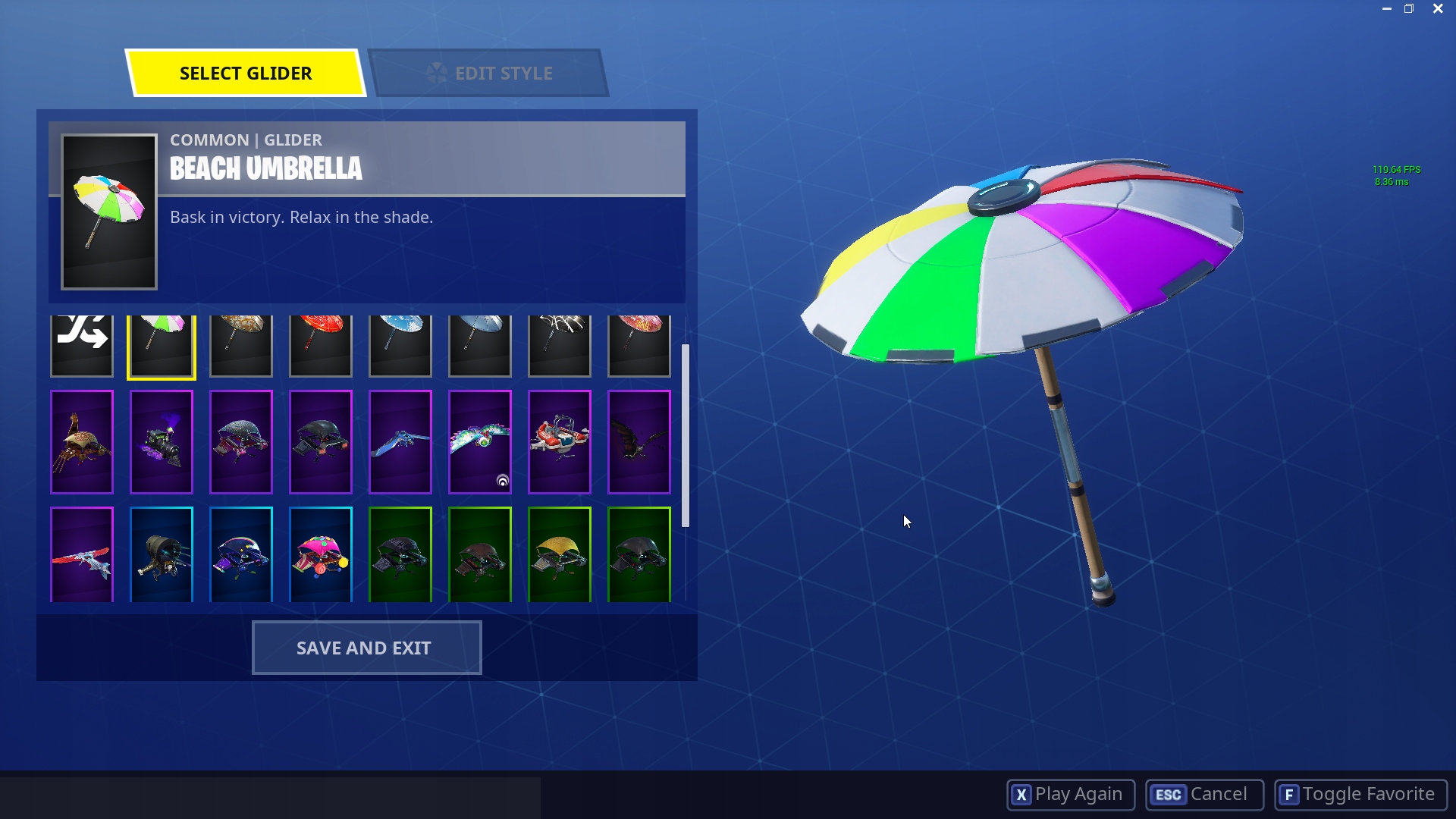The height and width of the screenshot is (819, 1456).
Task: Click the F key icon beside Toggle Favorite
Action: pos(1291,795)
